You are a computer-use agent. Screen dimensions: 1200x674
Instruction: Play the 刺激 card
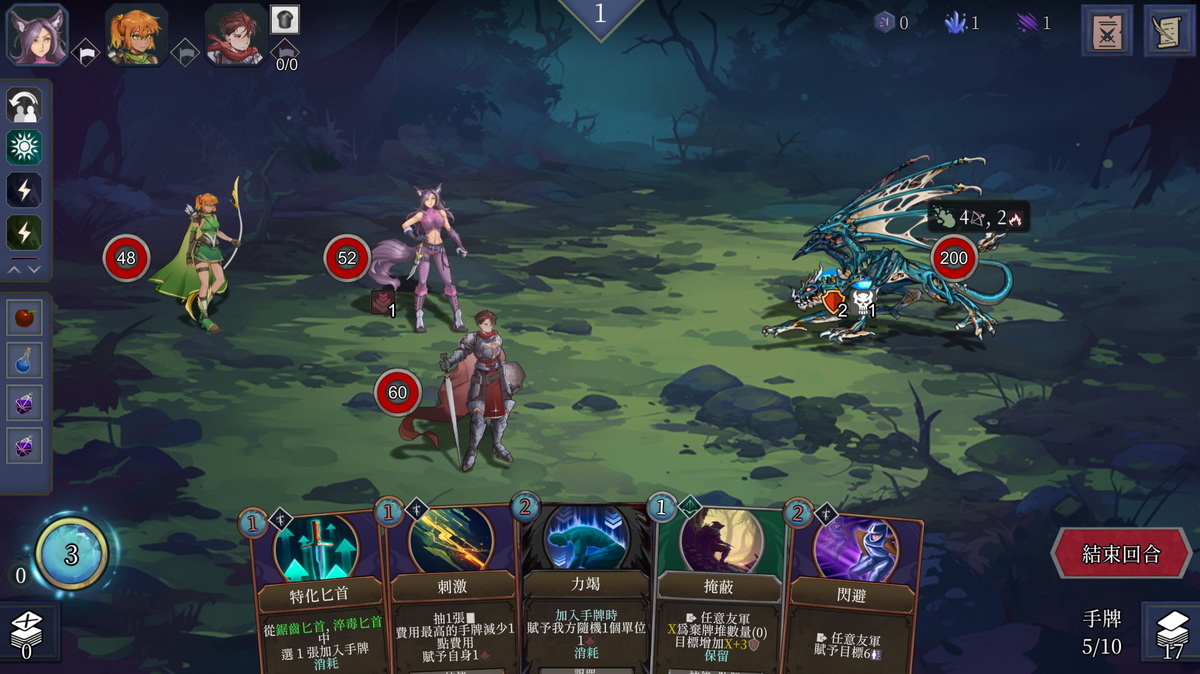(451, 590)
